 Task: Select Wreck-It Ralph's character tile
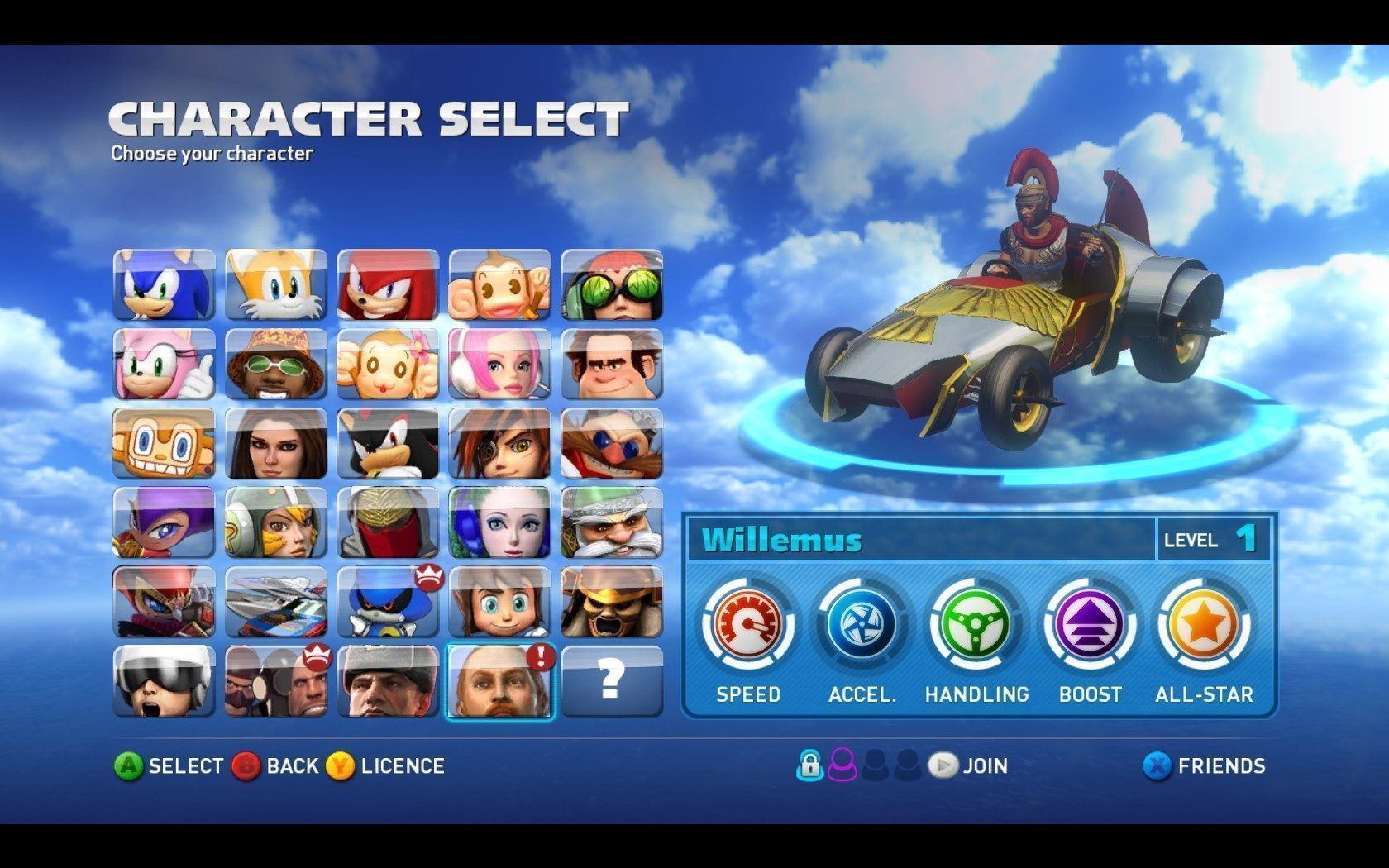[612, 364]
